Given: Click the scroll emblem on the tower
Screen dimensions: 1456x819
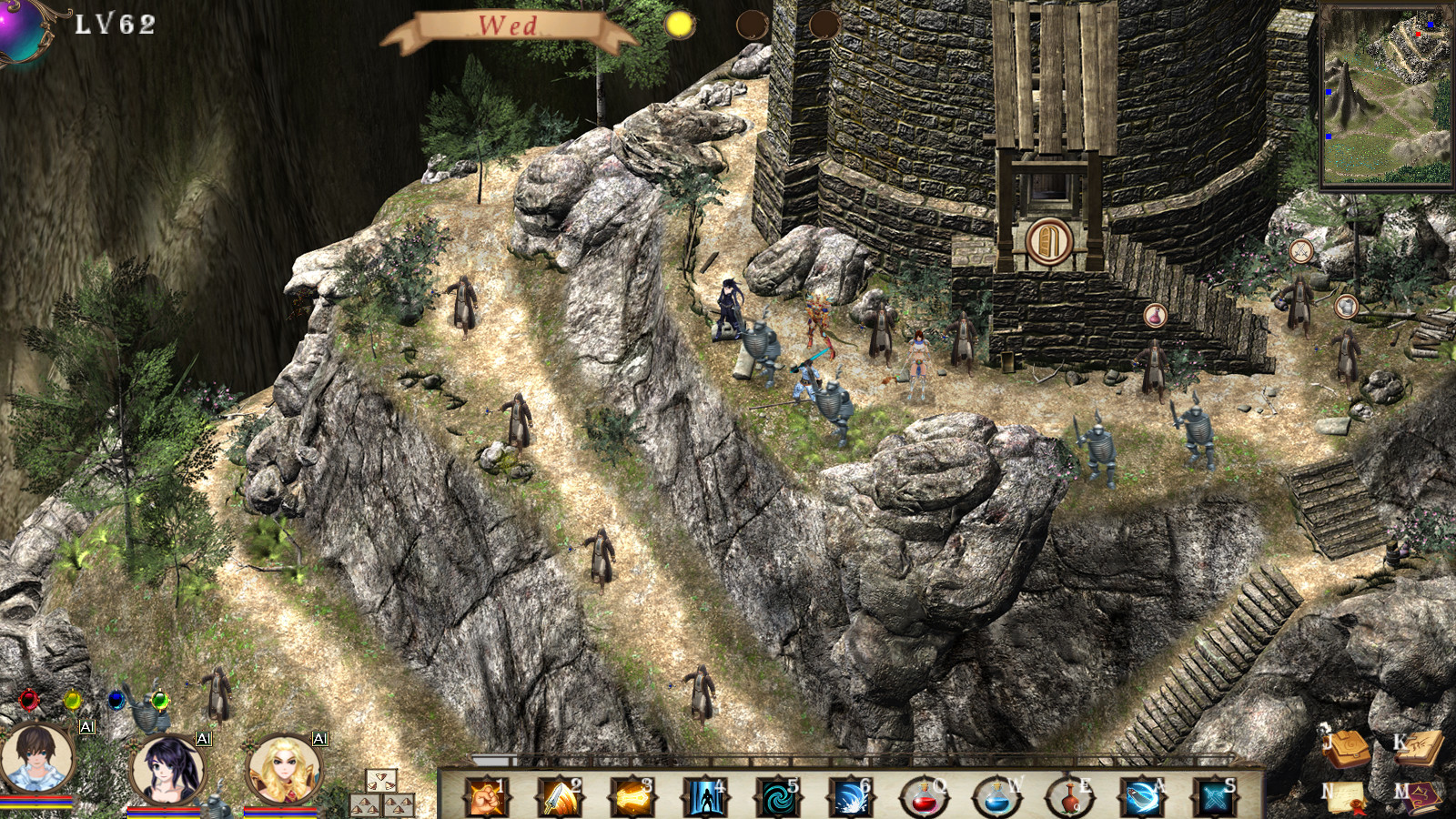Looking at the screenshot, I should (1048, 238).
